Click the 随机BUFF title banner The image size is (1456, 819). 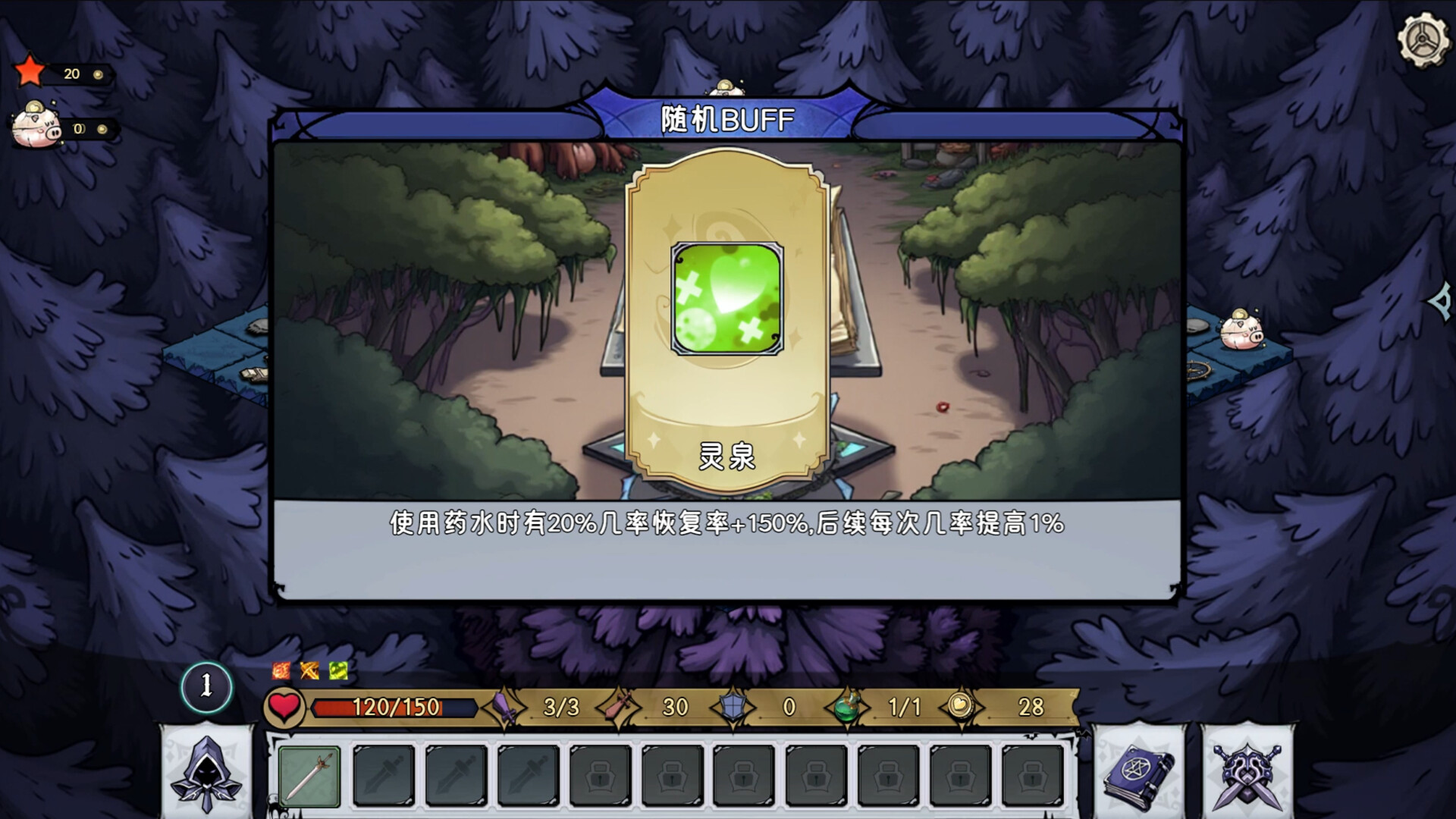pyautogui.click(x=726, y=118)
